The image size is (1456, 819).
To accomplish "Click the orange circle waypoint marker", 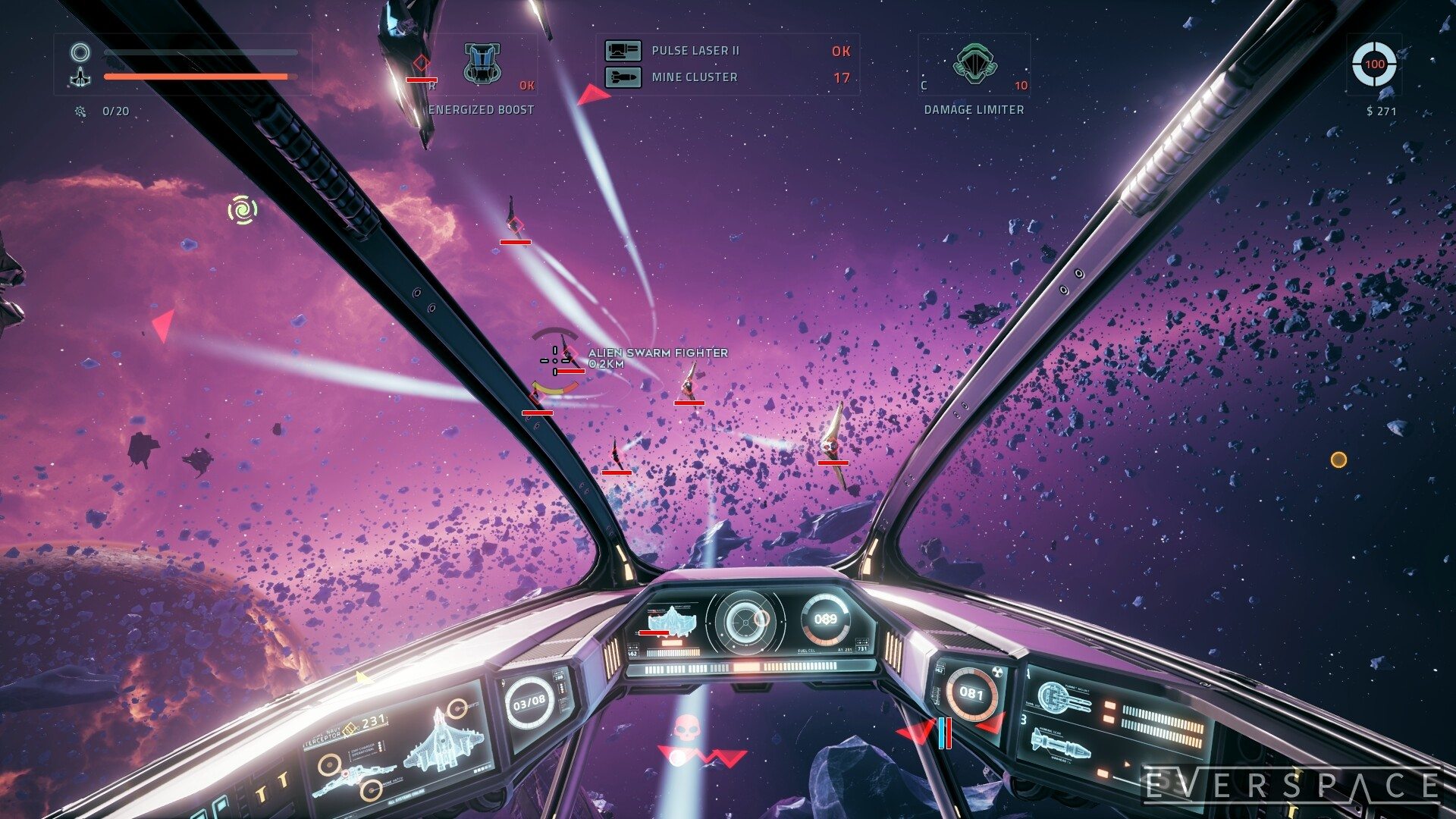I will pos(1338,460).
